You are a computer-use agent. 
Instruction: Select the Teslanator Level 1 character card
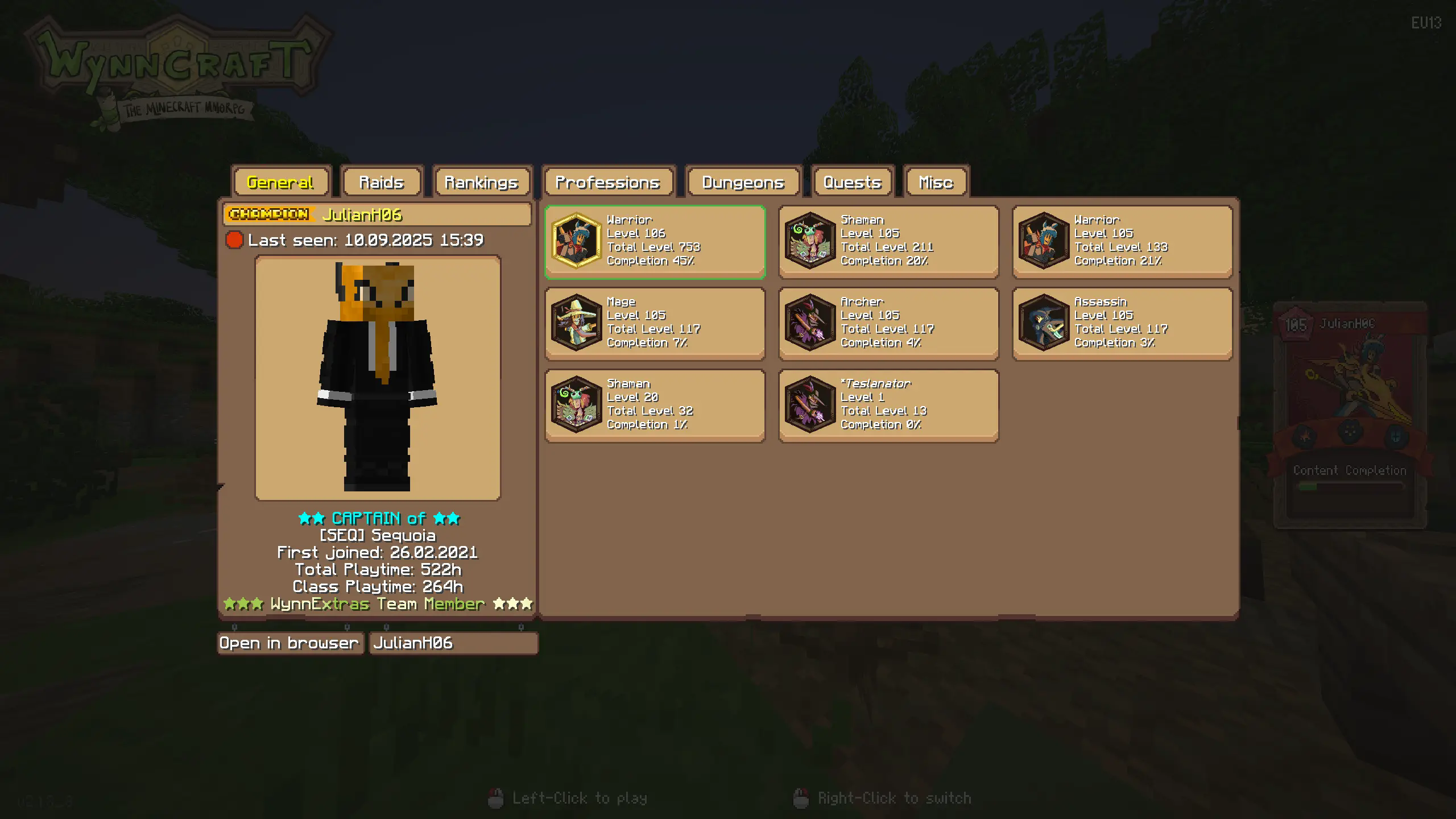[888, 406]
